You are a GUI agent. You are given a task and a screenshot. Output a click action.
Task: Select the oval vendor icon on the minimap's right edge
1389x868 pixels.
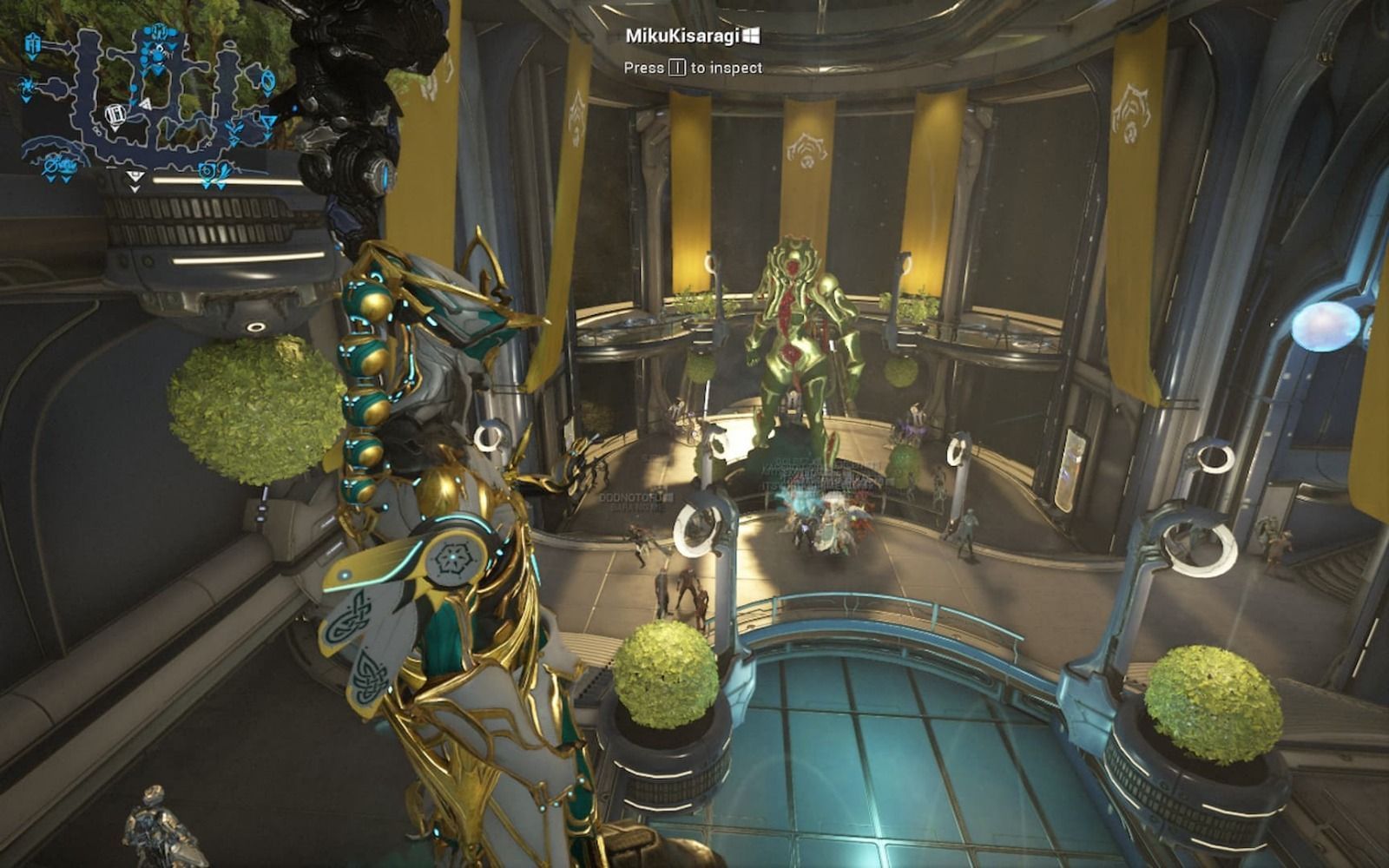pyautogui.click(x=268, y=81)
